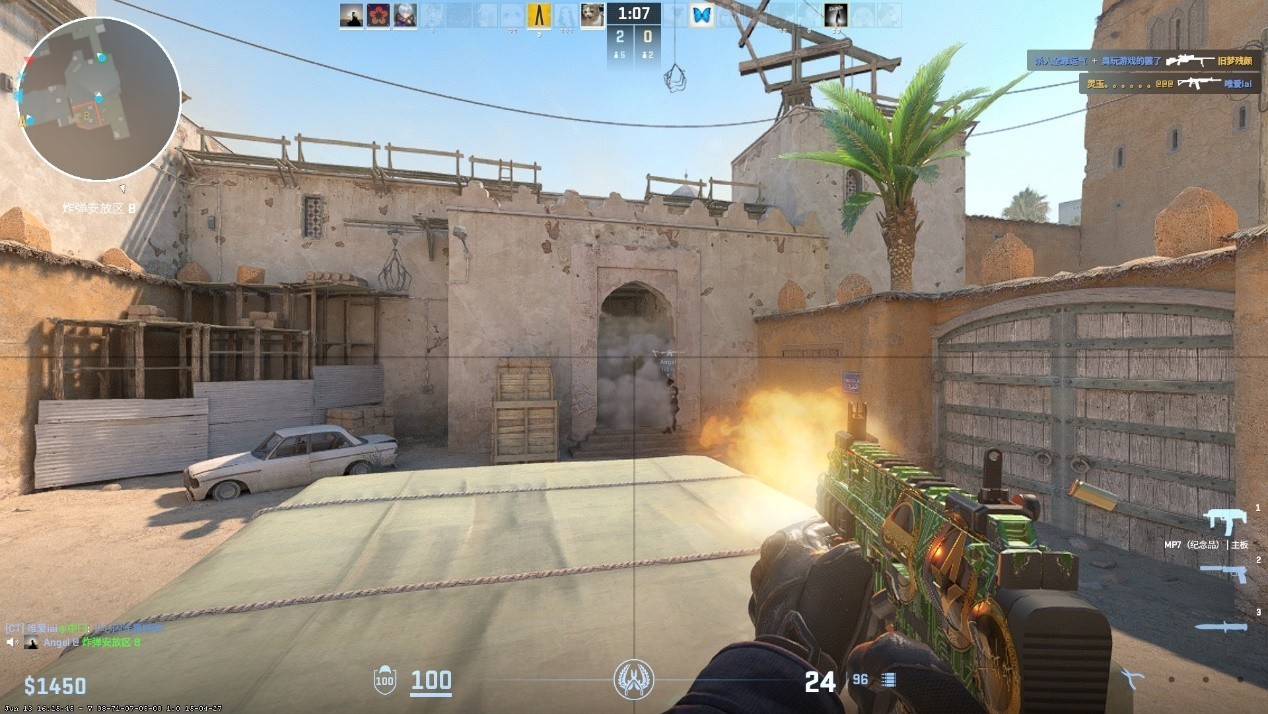Click the team chat message line
This screenshot has width=1268, height=714.
click(84, 628)
